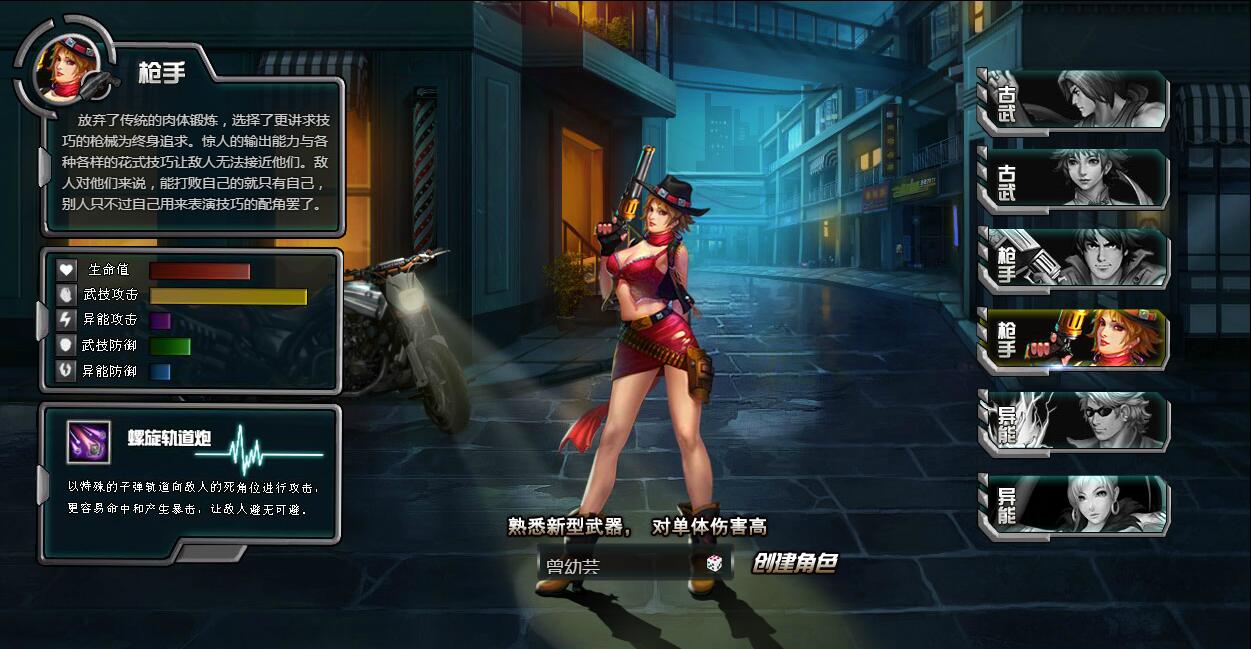This screenshot has height=649, width=1251.
Task: Select the 异能 character wearing sunglasses
Action: (x=1074, y=422)
